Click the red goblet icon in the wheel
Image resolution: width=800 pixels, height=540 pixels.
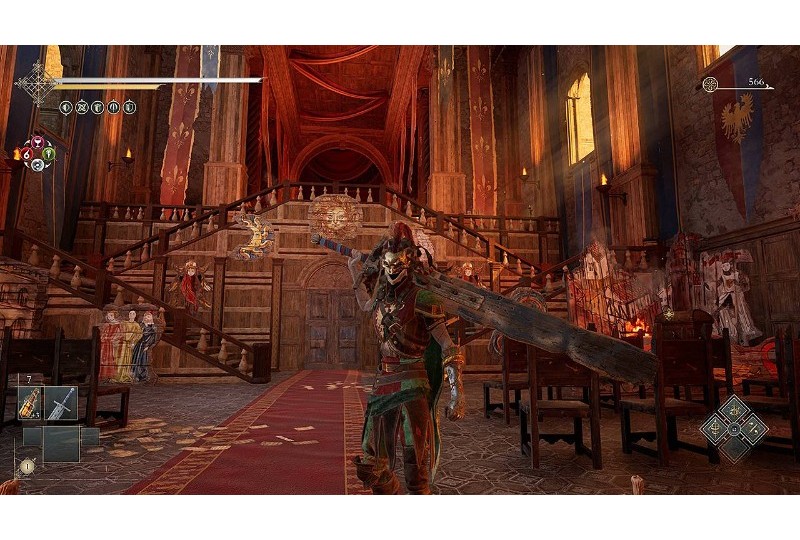coord(36,142)
